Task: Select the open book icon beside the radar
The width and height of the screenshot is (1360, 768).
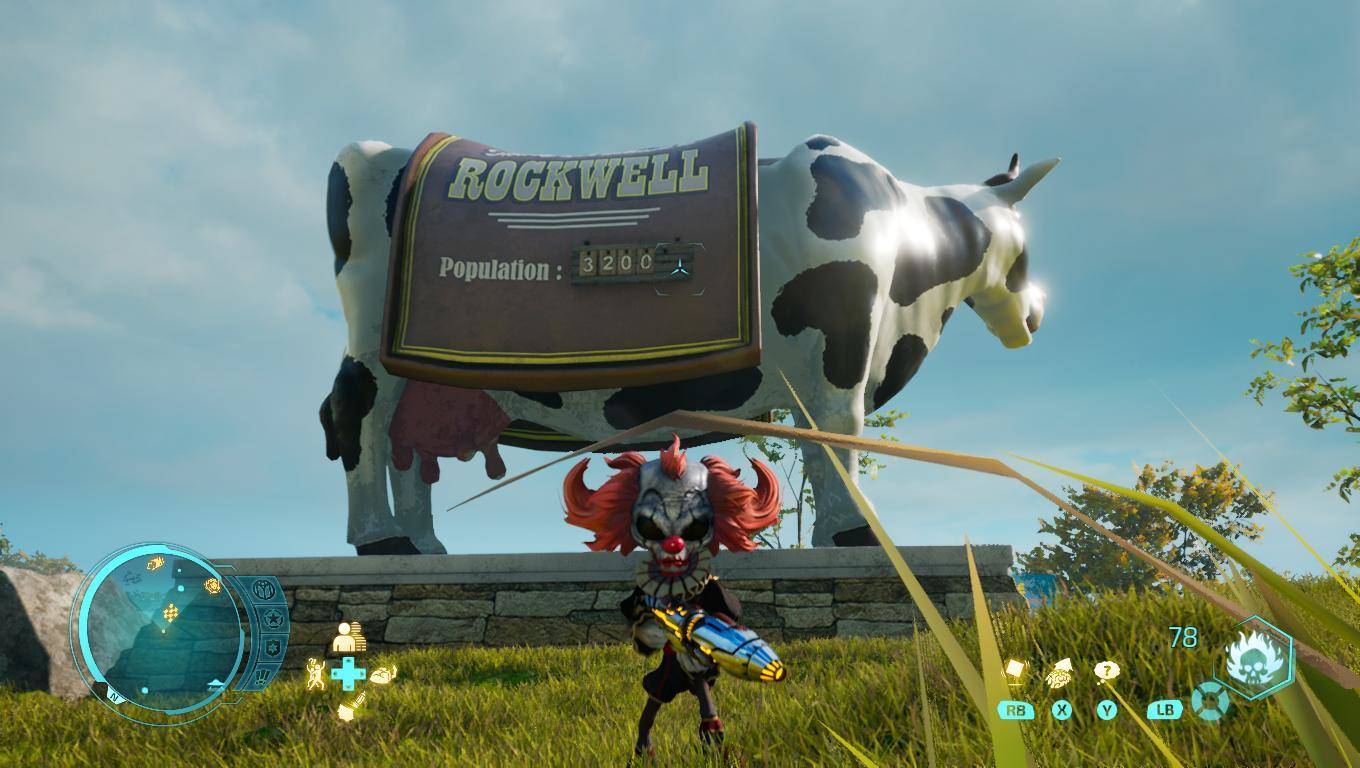Action: (x=263, y=590)
